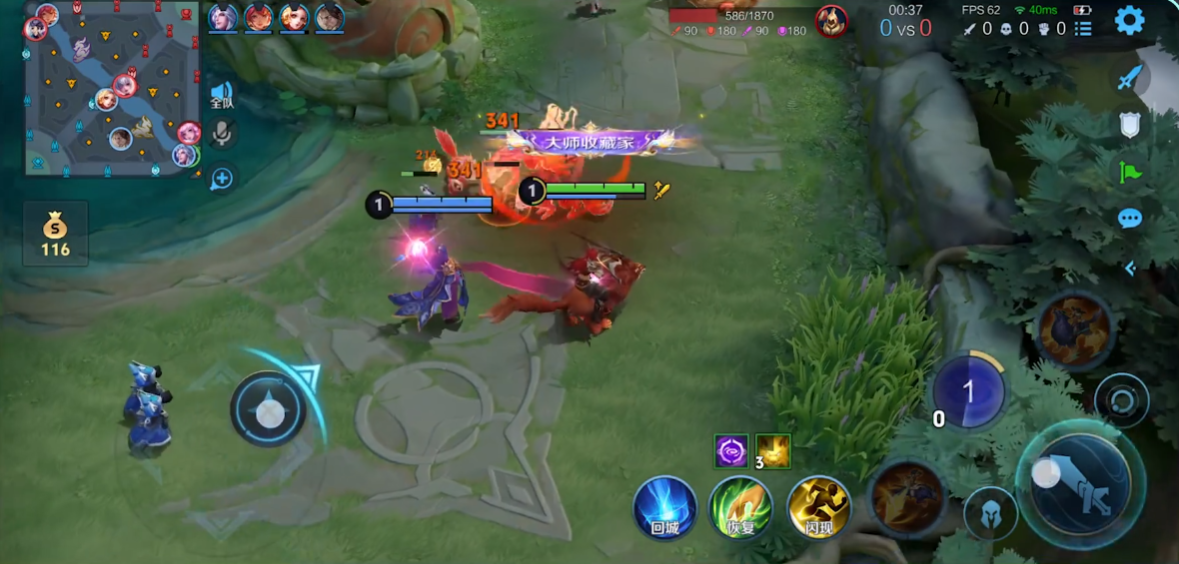Viewport: 1179px width, 564px height.
Task: Activate the 恢复 heal ability
Action: (x=741, y=508)
